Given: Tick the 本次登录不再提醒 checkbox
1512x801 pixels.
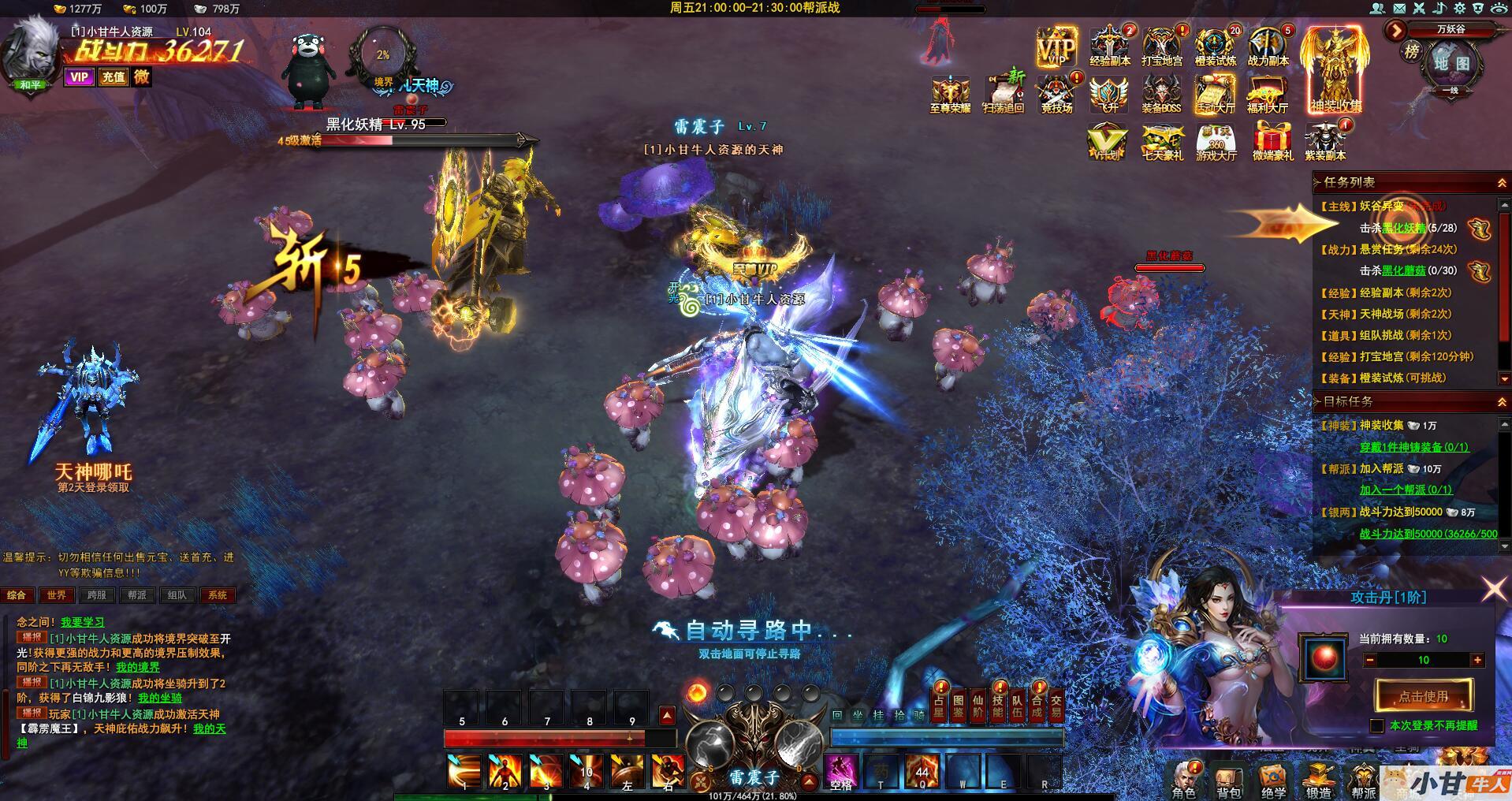Looking at the screenshot, I should tap(1377, 725).
